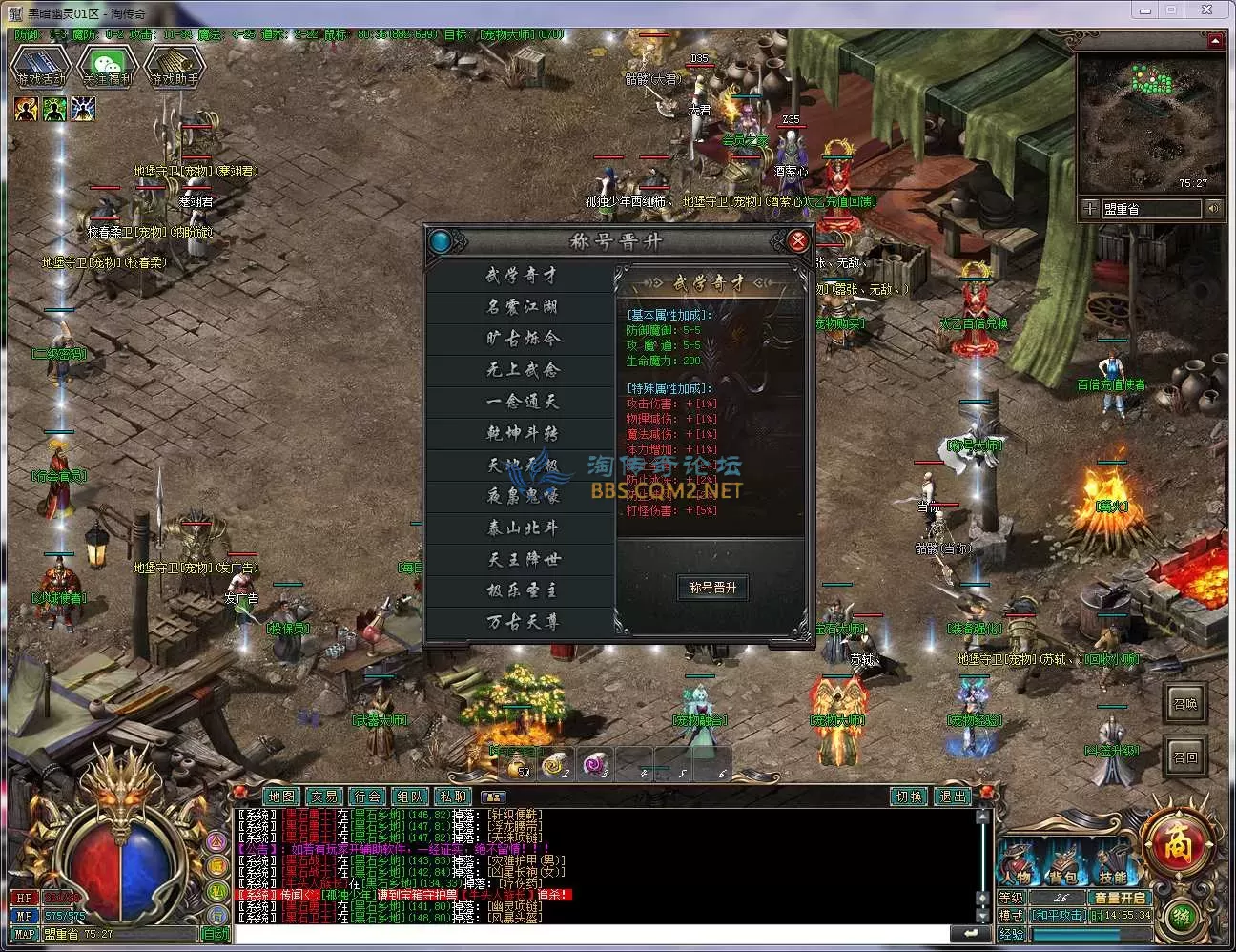The height and width of the screenshot is (952, 1236).
Task: Open the 背包 backpack inventory
Action: pos(1063,866)
